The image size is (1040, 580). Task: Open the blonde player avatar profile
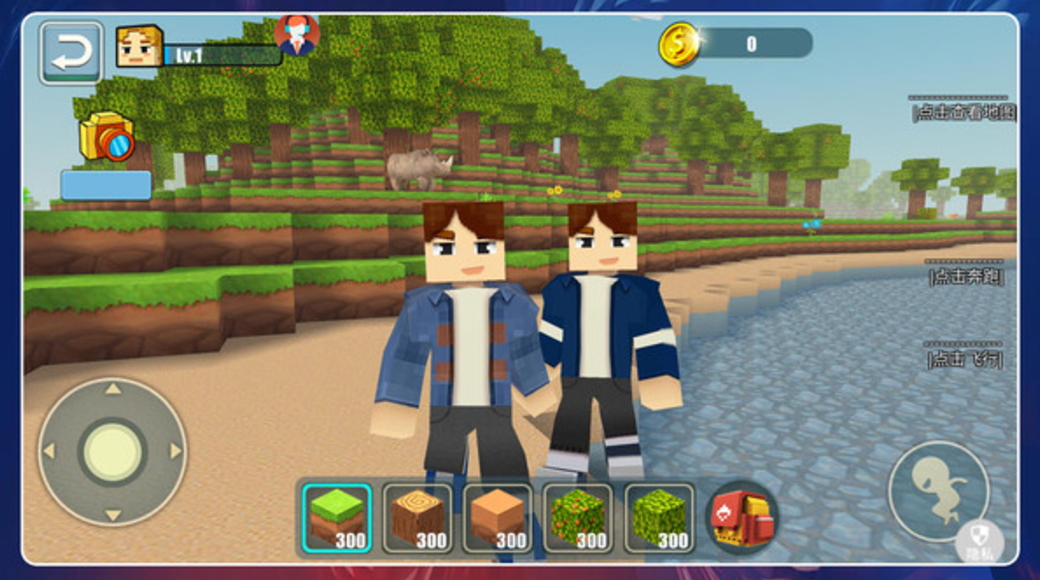138,47
